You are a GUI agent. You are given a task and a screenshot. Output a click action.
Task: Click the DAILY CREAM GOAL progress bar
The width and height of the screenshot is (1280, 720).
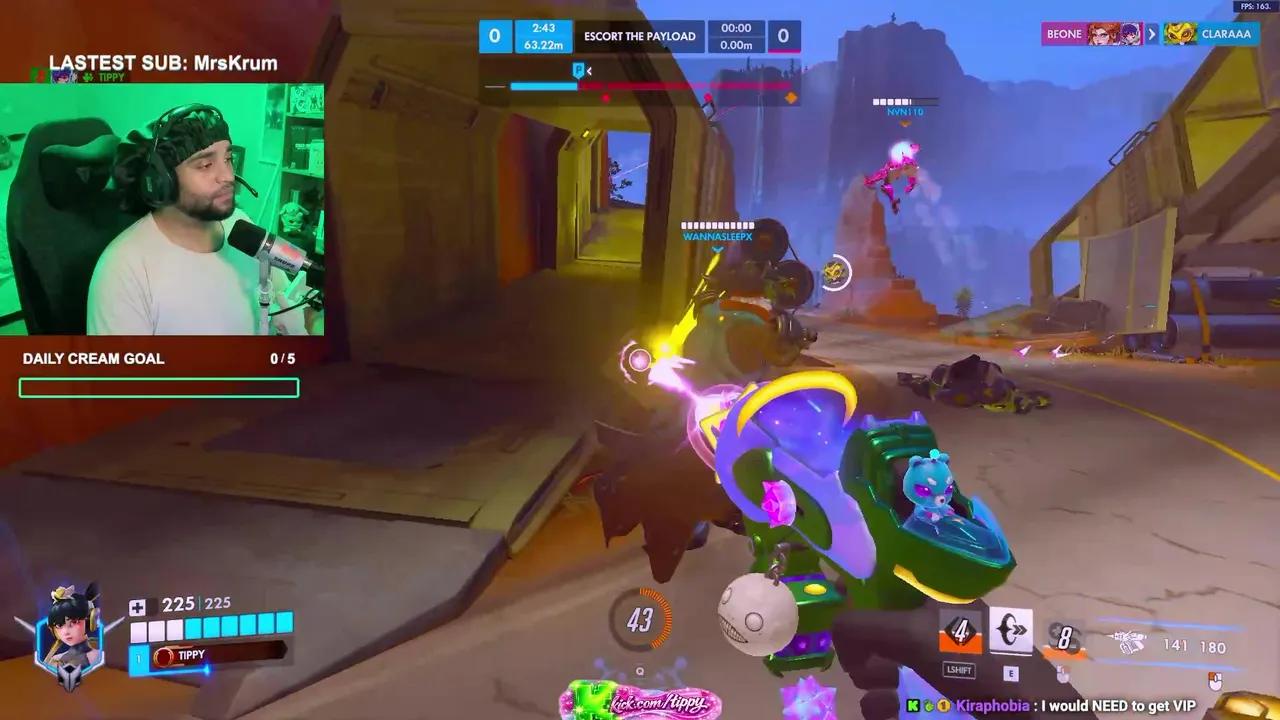tap(158, 388)
